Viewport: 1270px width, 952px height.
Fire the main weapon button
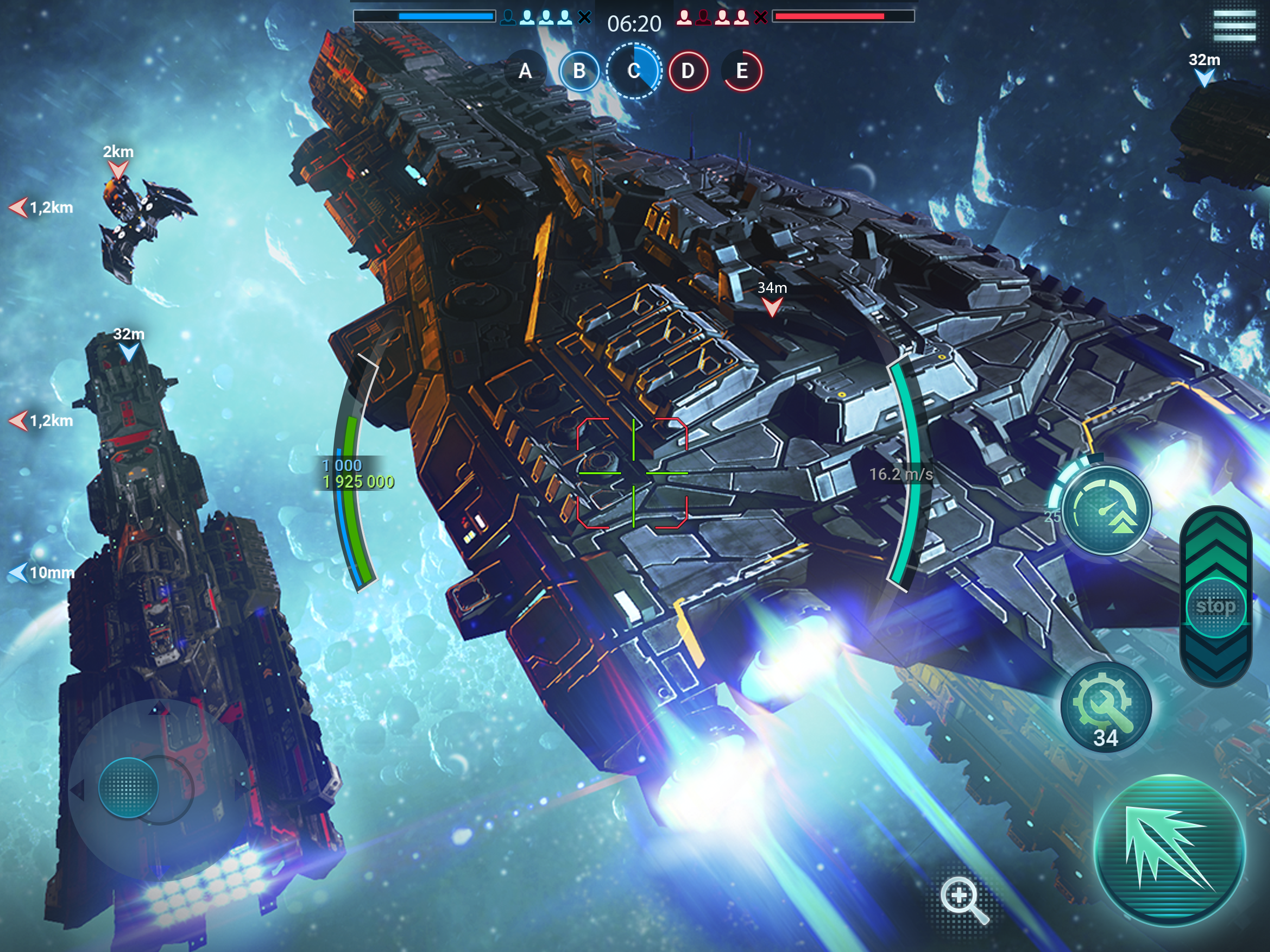point(1170,850)
